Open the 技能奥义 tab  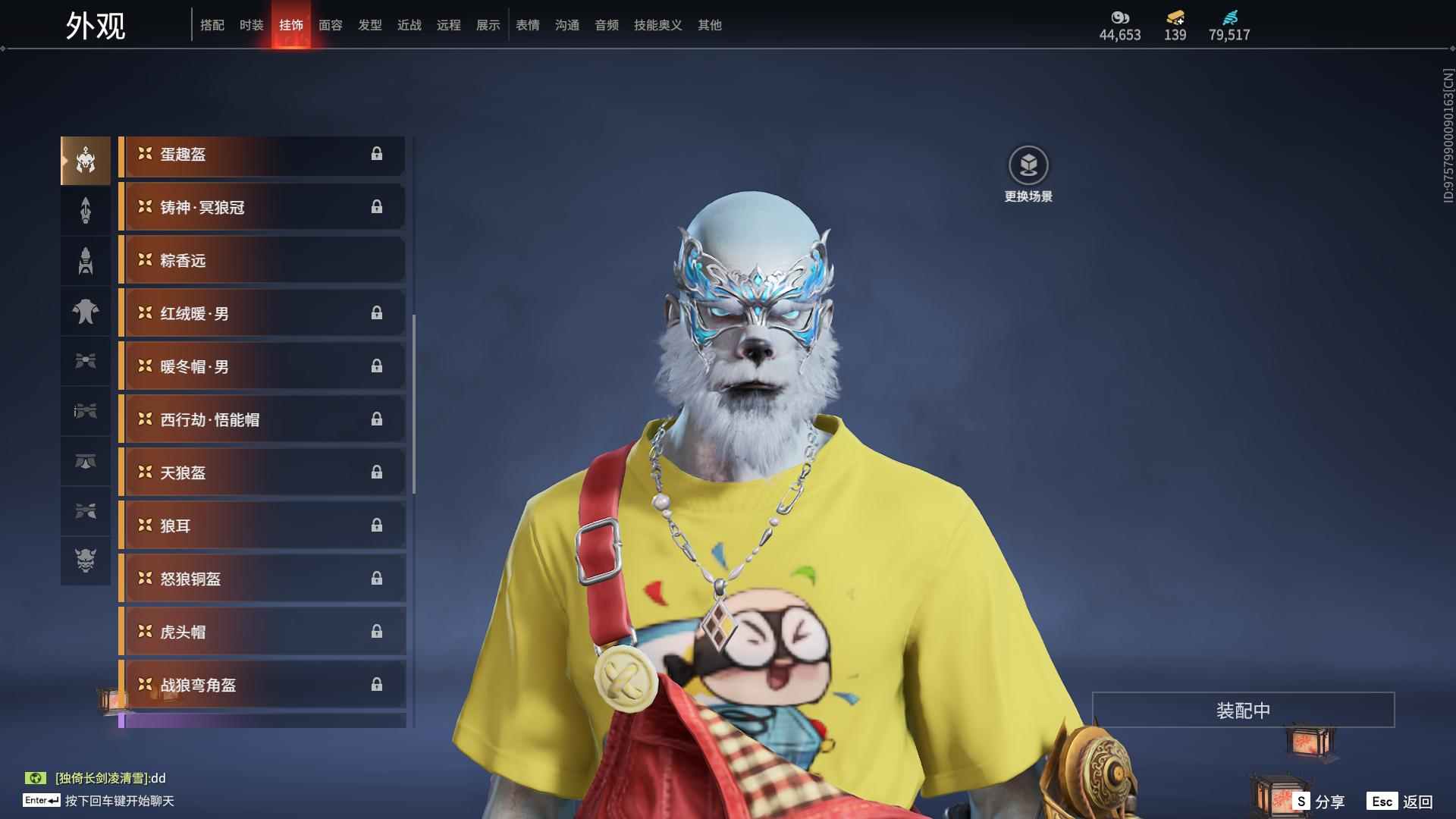(x=657, y=25)
